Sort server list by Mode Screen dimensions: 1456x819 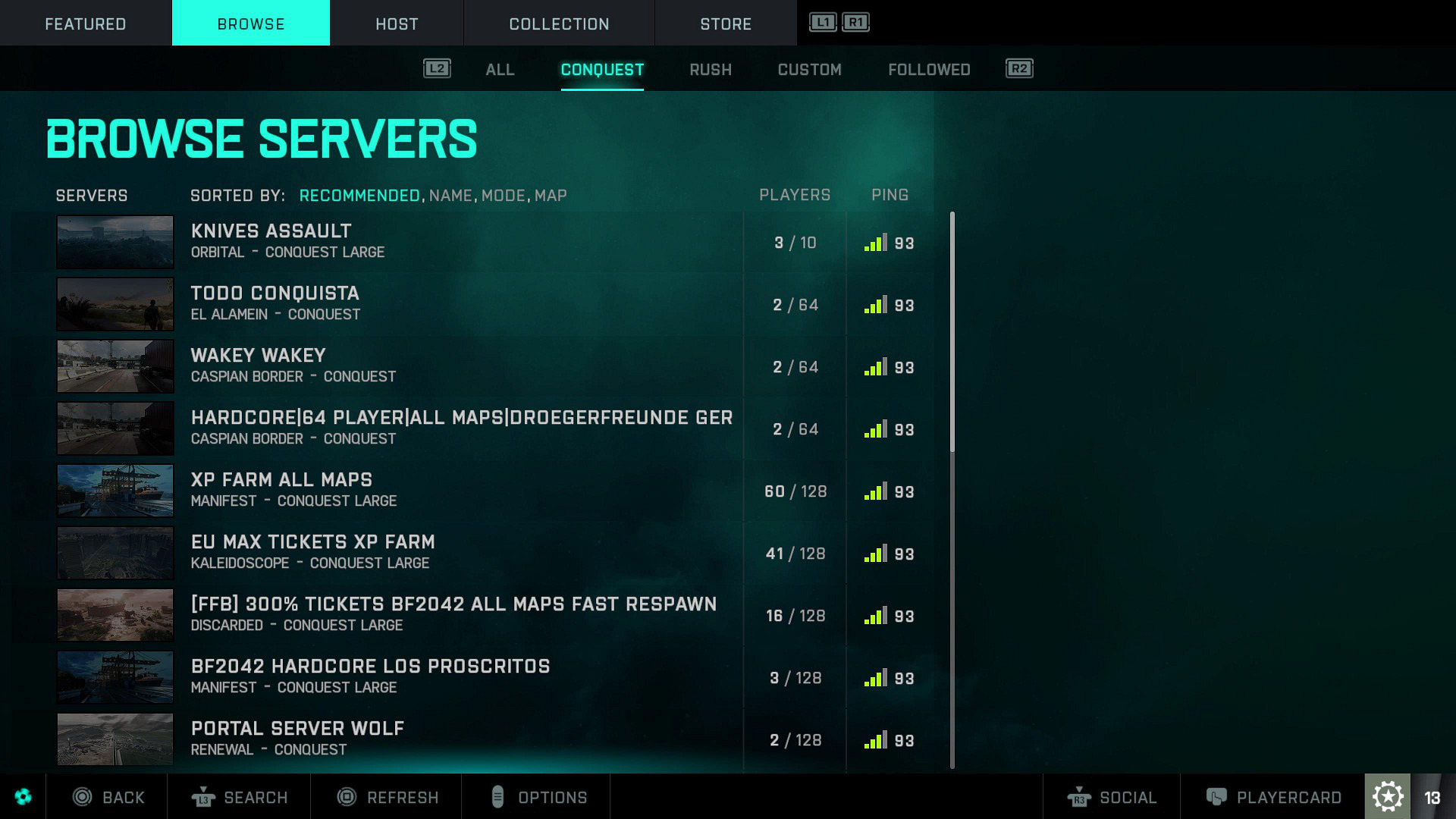pos(504,196)
